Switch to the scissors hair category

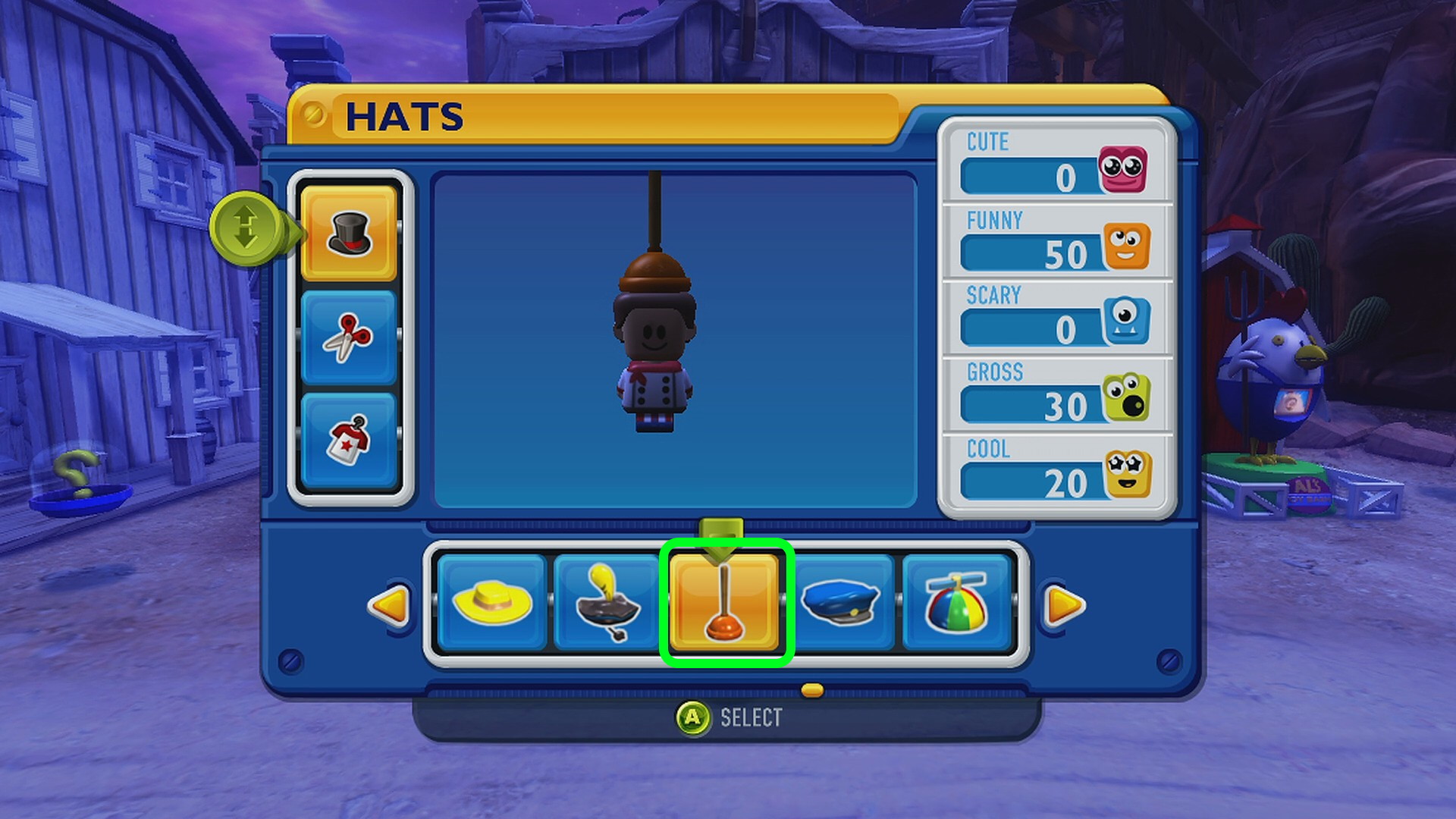coord(349,337)
